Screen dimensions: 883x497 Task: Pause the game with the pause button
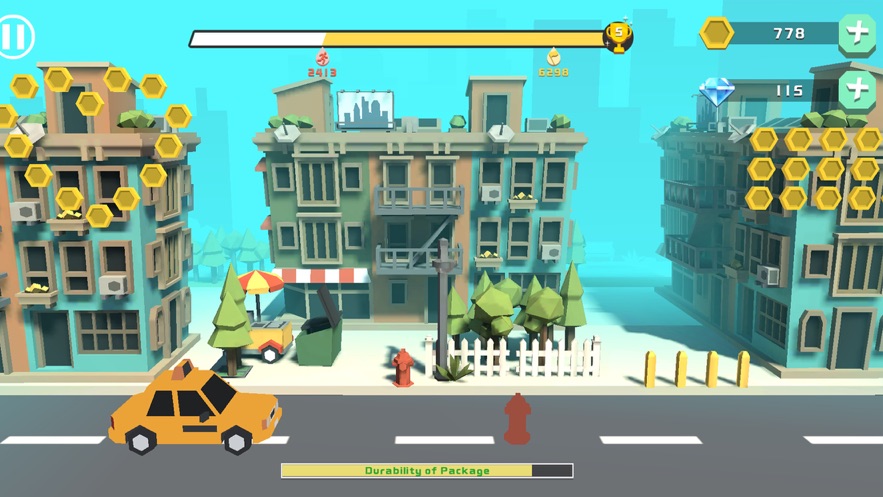pos(14,37)
